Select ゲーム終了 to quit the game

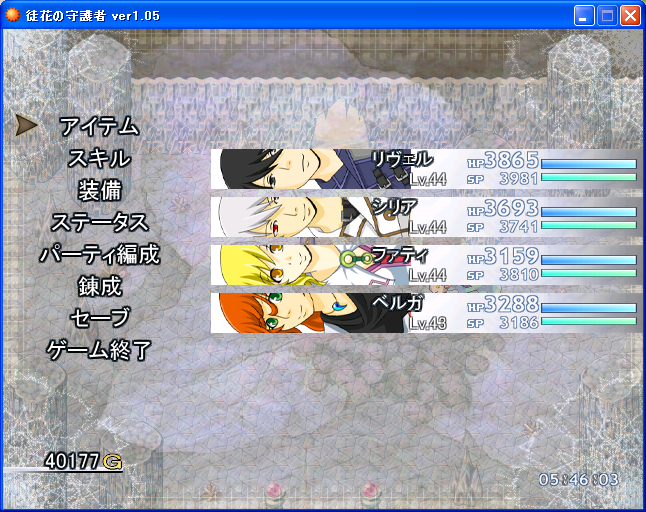pos(99,351)
